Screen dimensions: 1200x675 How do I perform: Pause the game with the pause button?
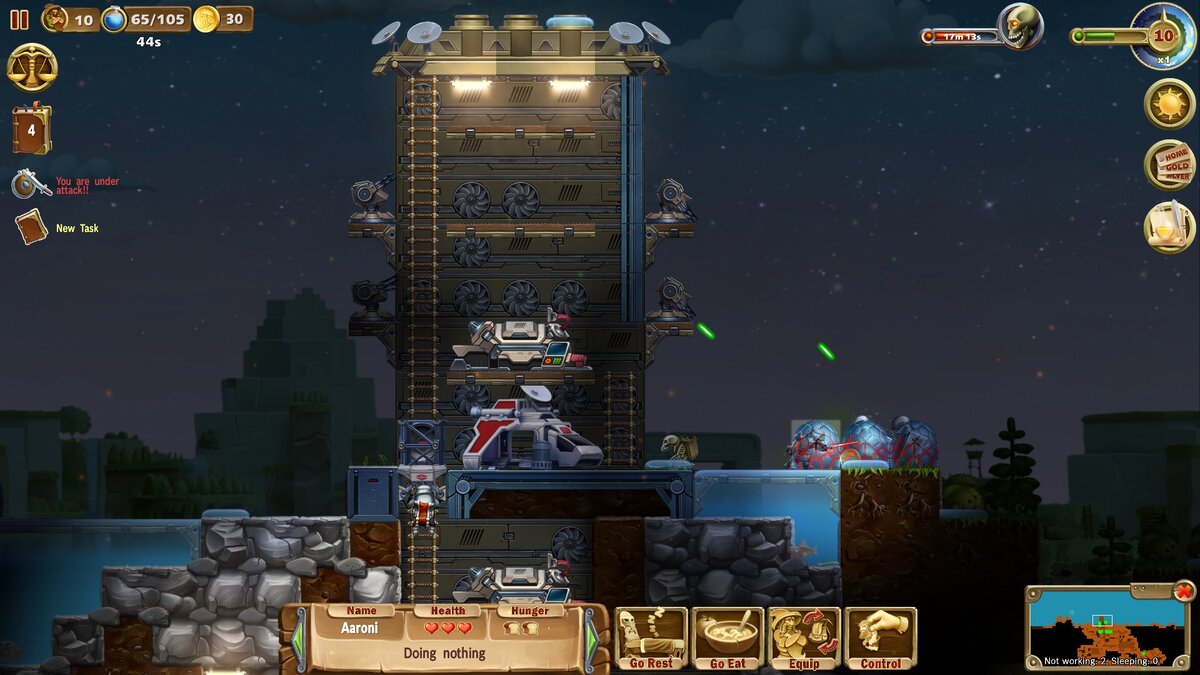[x=19, y=19]
